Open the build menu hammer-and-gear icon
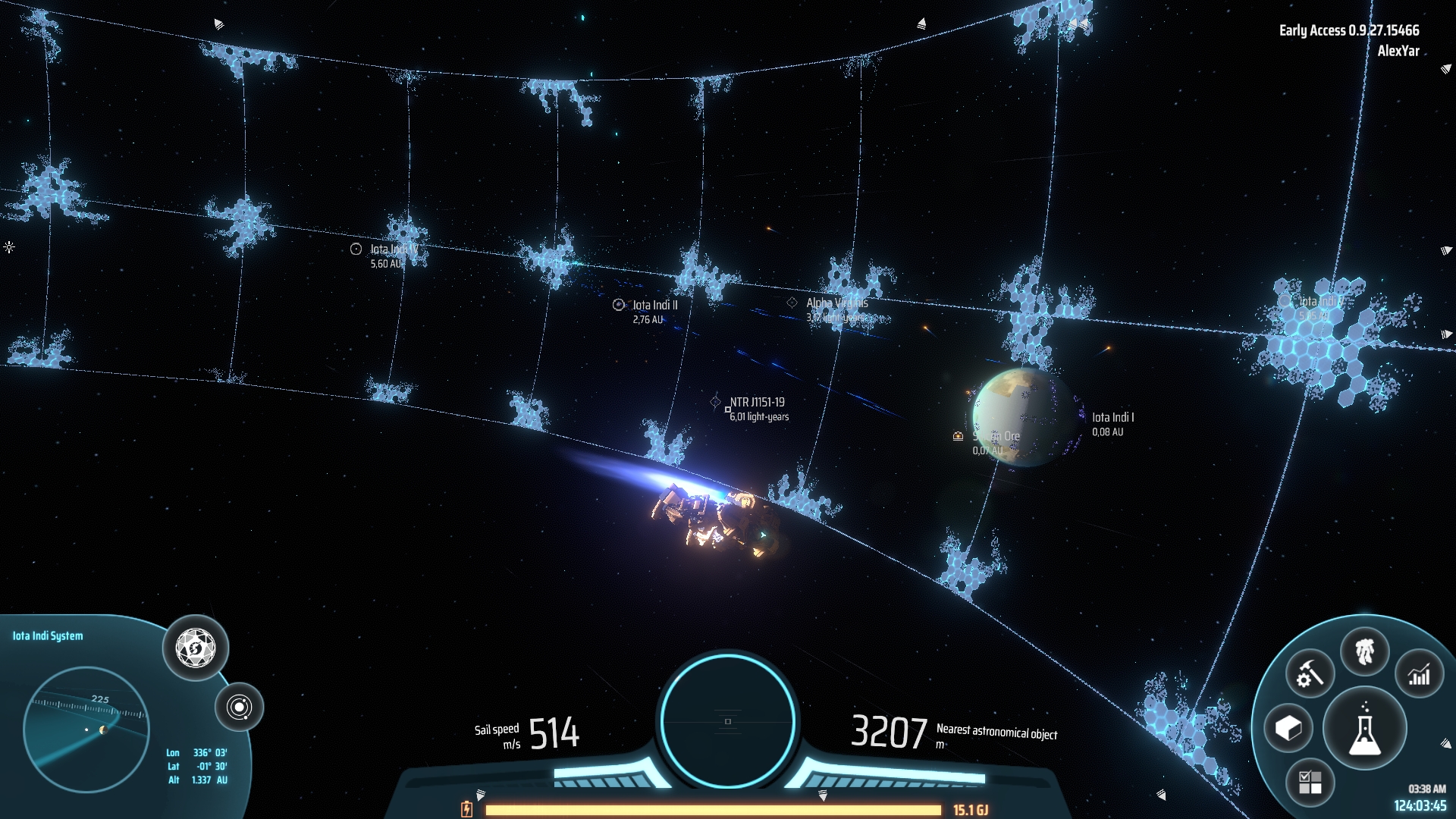The width and height of the screenshot is (1456, 819). 1310,673
